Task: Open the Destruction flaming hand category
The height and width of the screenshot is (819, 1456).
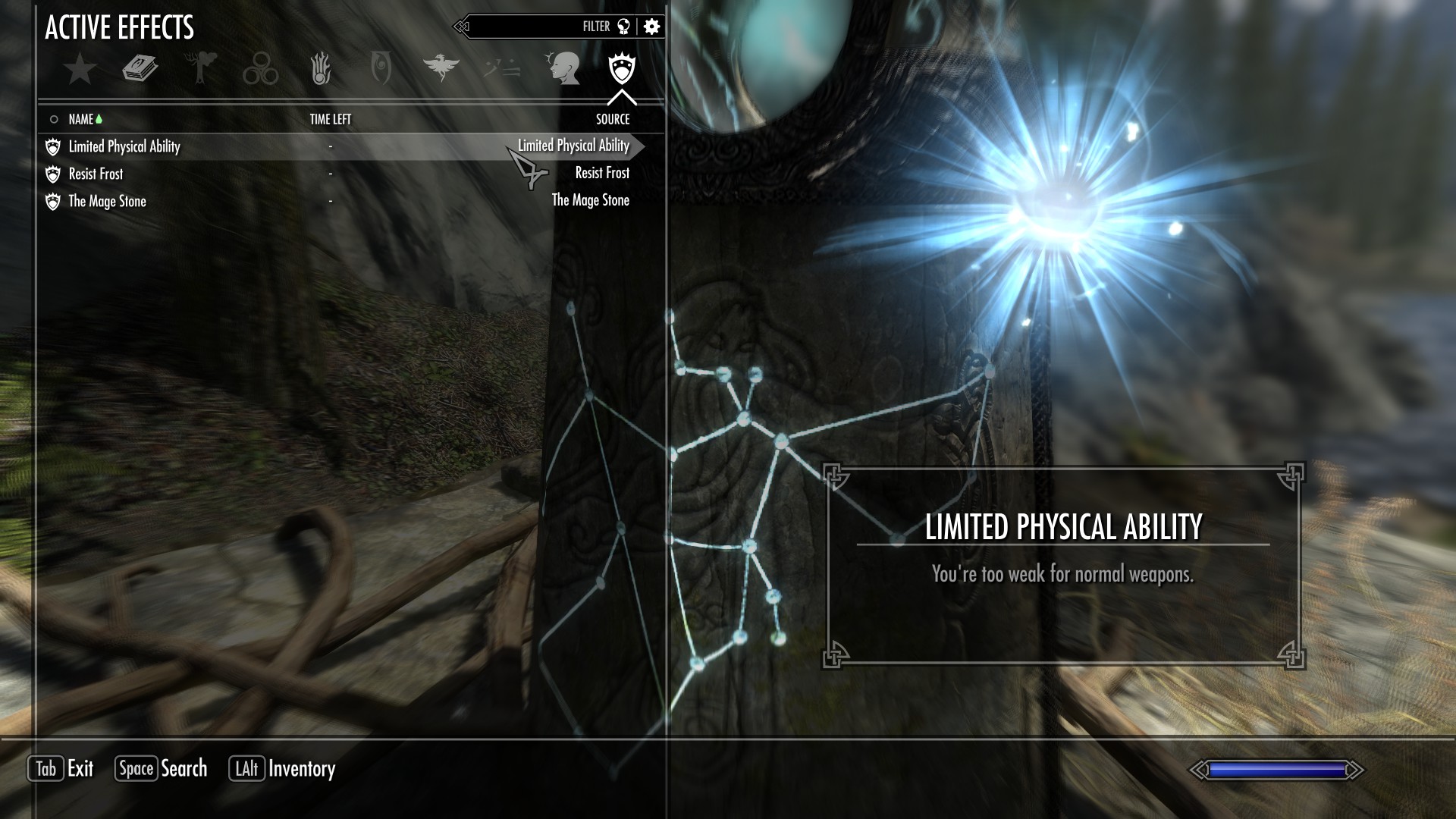Action: tap(321, 69)
